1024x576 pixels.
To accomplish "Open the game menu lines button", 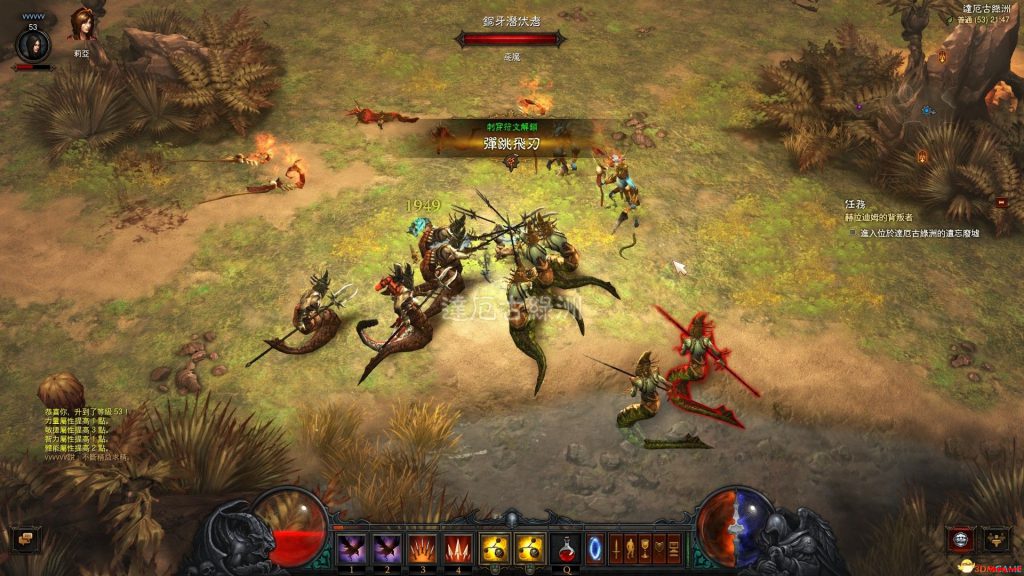I will click(672, 547).
